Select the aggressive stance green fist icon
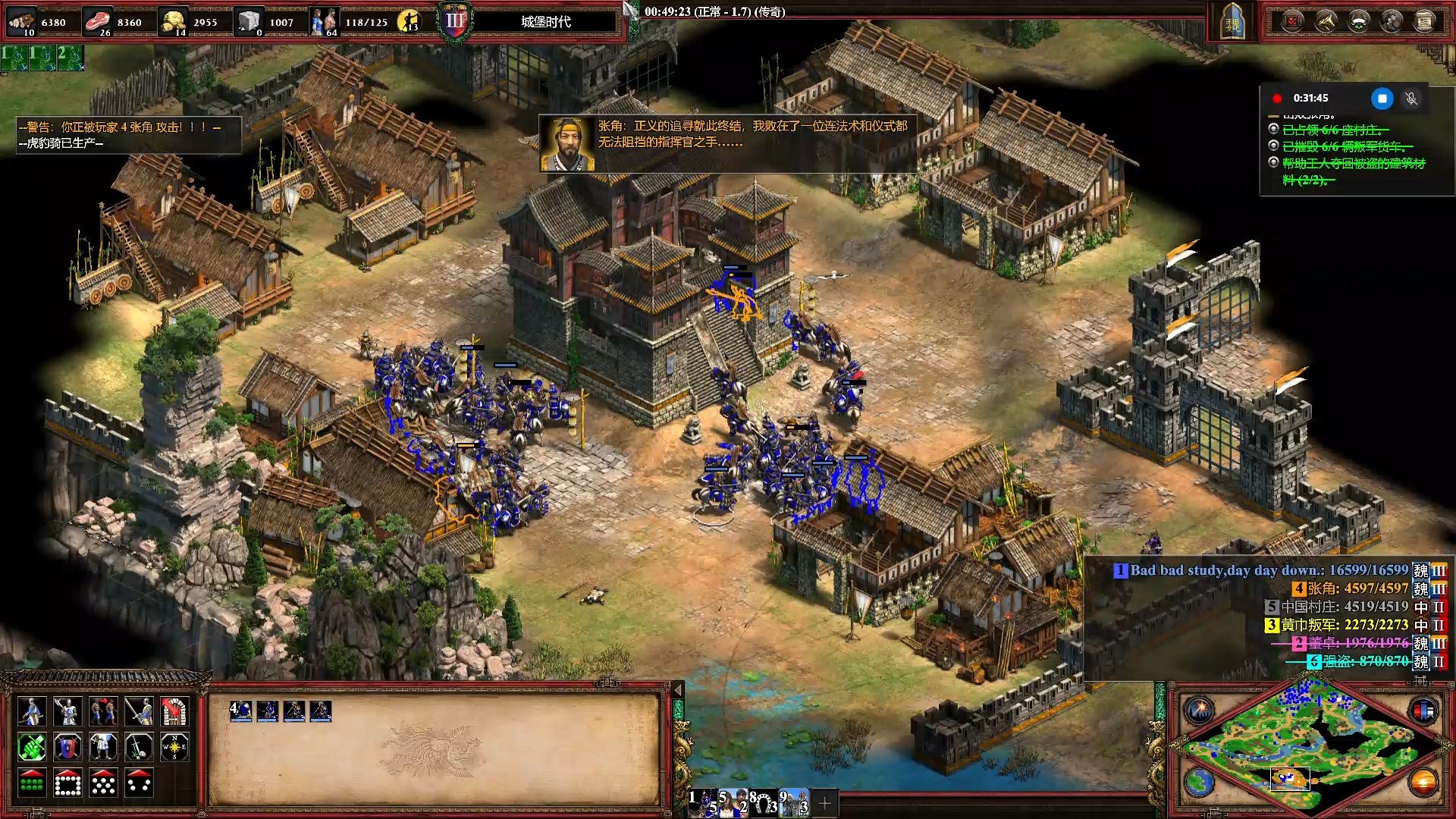The height and width of the screenshot is (819, 1456). [31, 747]
